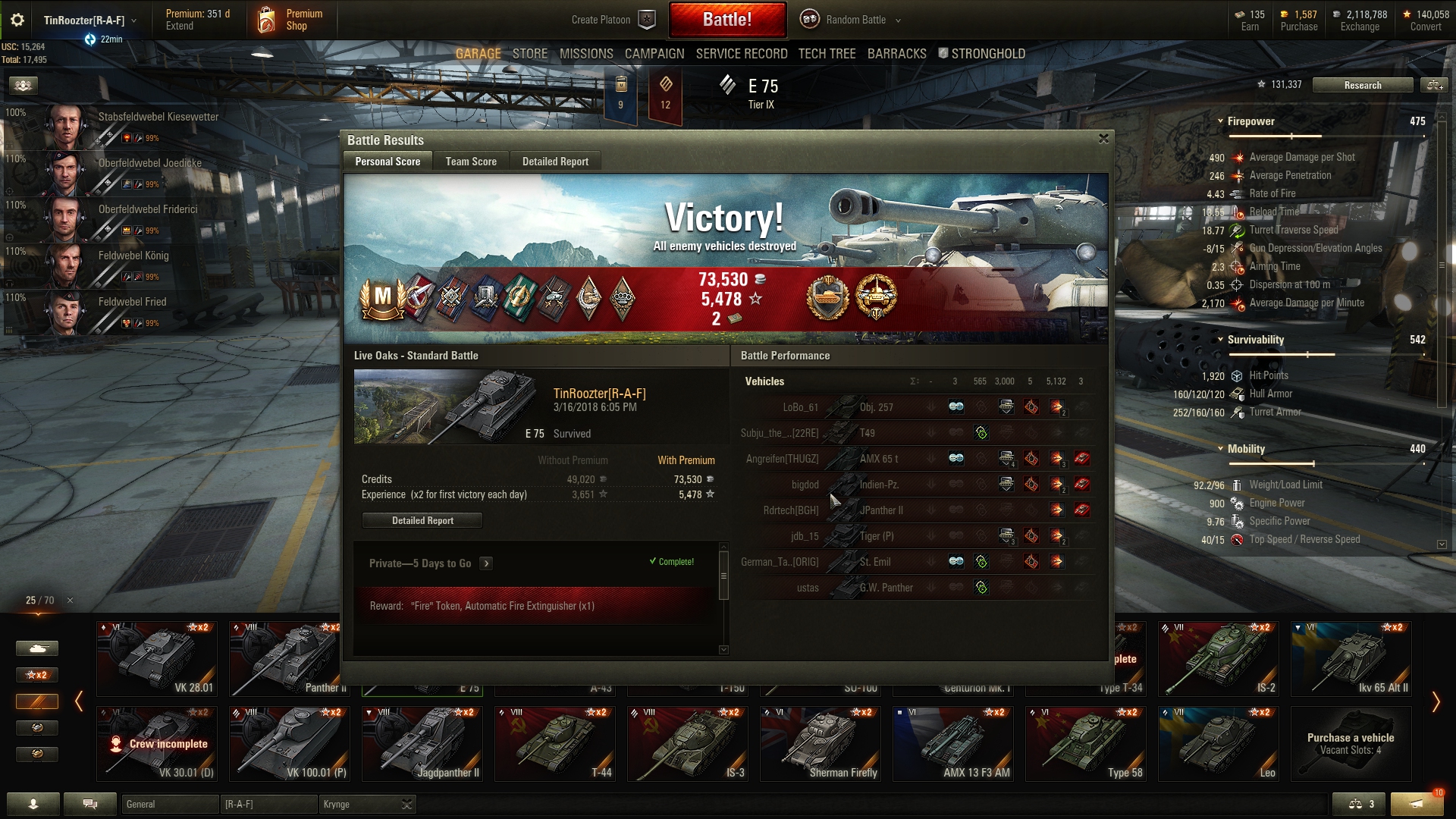
Task: Open the Premium Shop
Action: coord(291,20)
